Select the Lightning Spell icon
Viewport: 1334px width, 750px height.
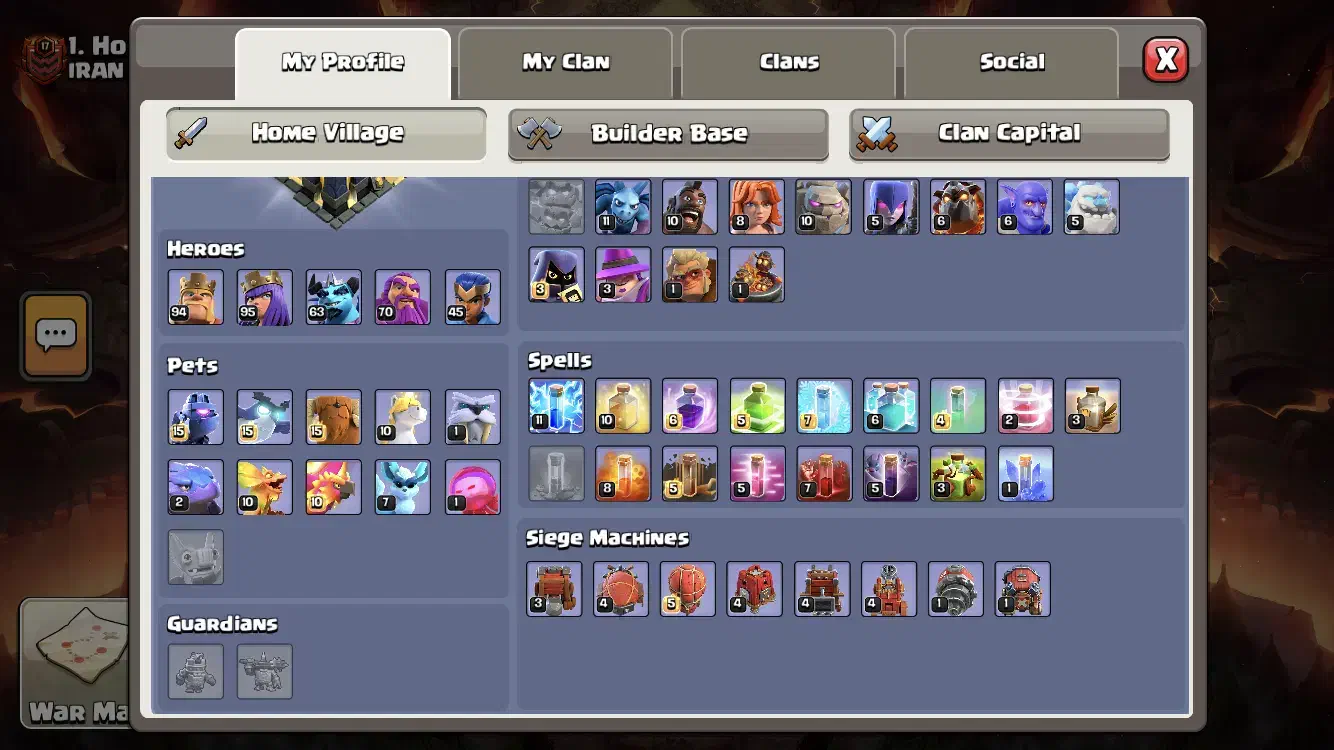pos(556,406)
